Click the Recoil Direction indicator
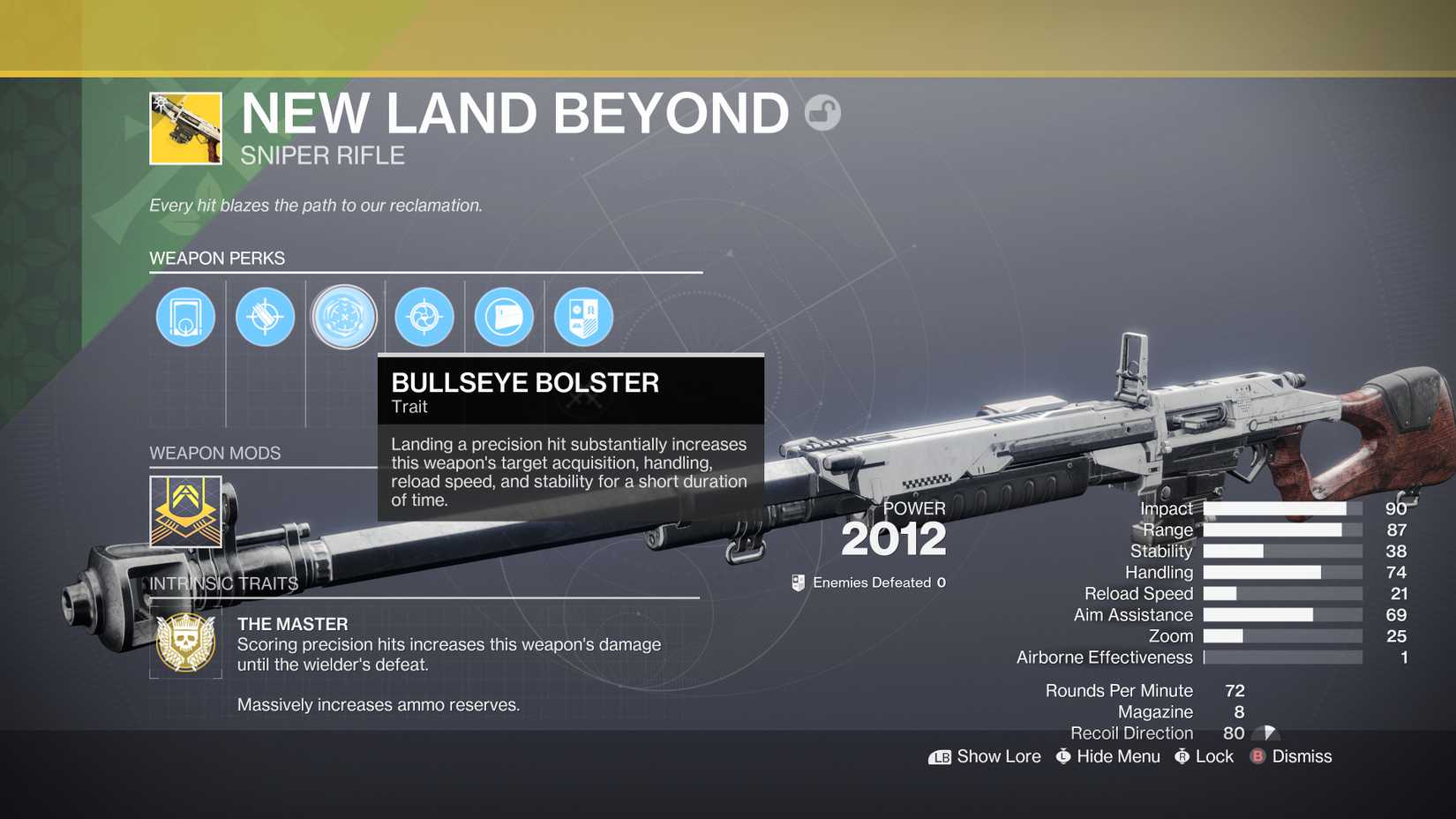Image resolution: width=1456 pixels, height=819 pixels. [1264, 733]
